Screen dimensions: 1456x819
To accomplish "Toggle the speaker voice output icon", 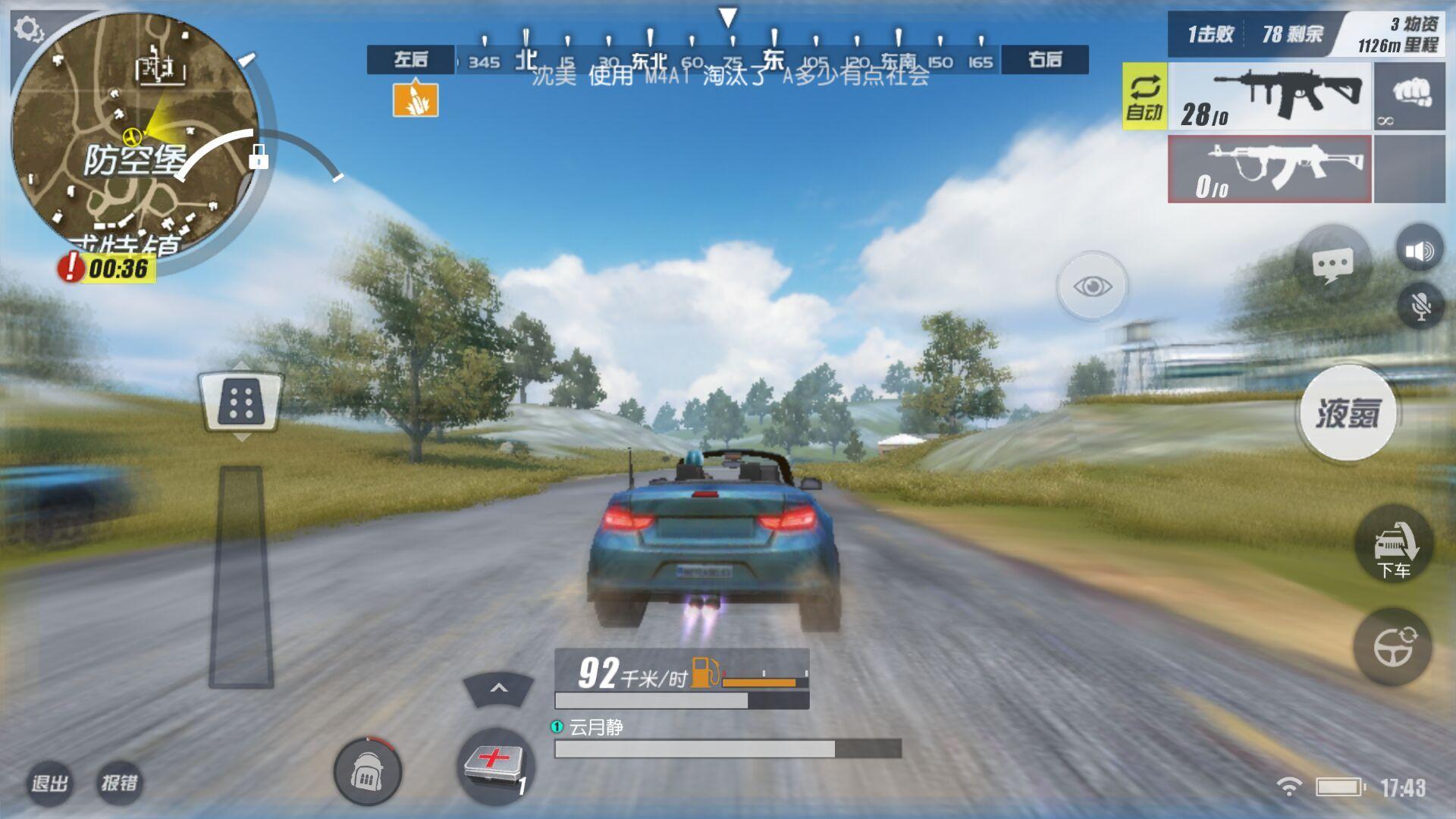I will [1419, 251].
